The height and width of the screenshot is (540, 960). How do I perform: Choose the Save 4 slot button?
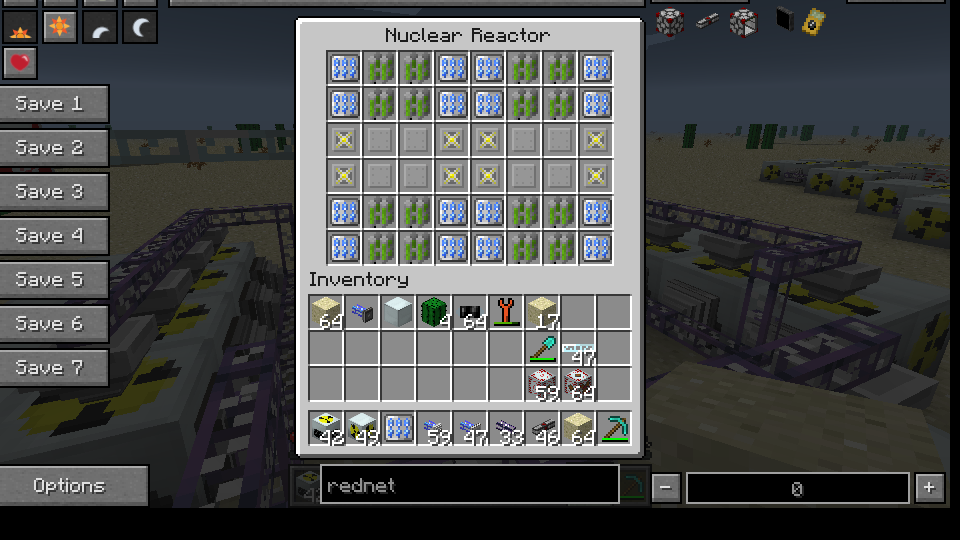(x=54, y=236)
